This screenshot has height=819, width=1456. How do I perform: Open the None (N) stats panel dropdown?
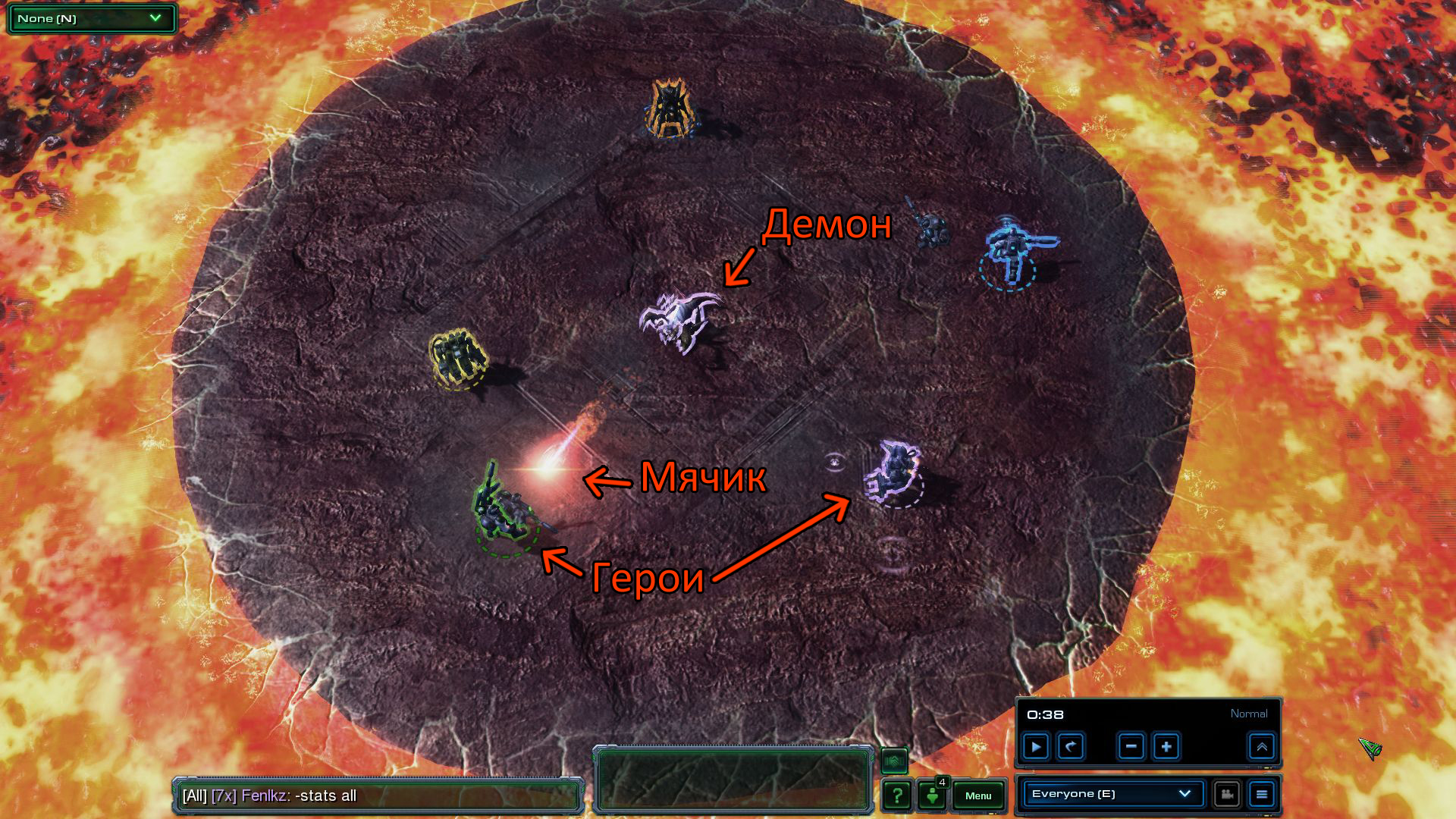(91, 18)
